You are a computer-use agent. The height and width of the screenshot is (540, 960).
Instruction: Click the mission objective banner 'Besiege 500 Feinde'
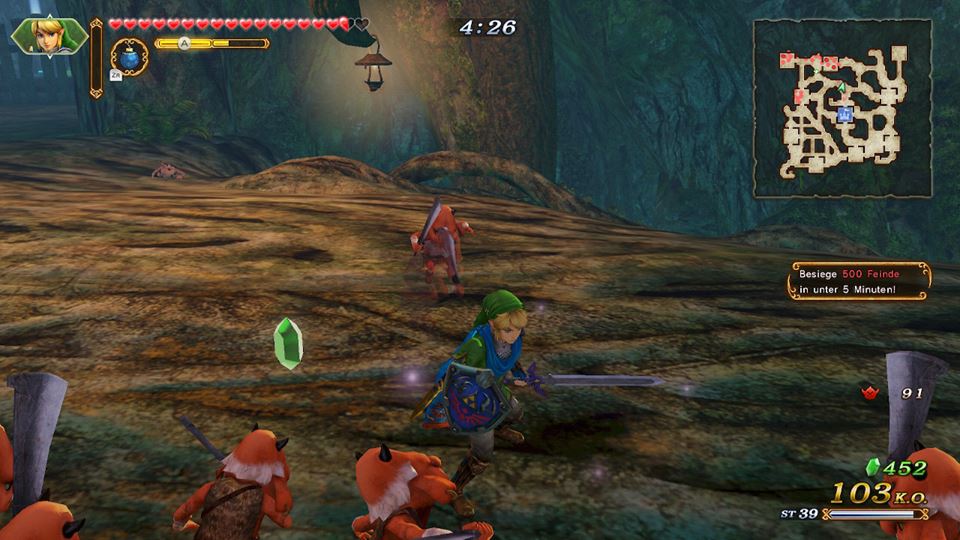859,280
